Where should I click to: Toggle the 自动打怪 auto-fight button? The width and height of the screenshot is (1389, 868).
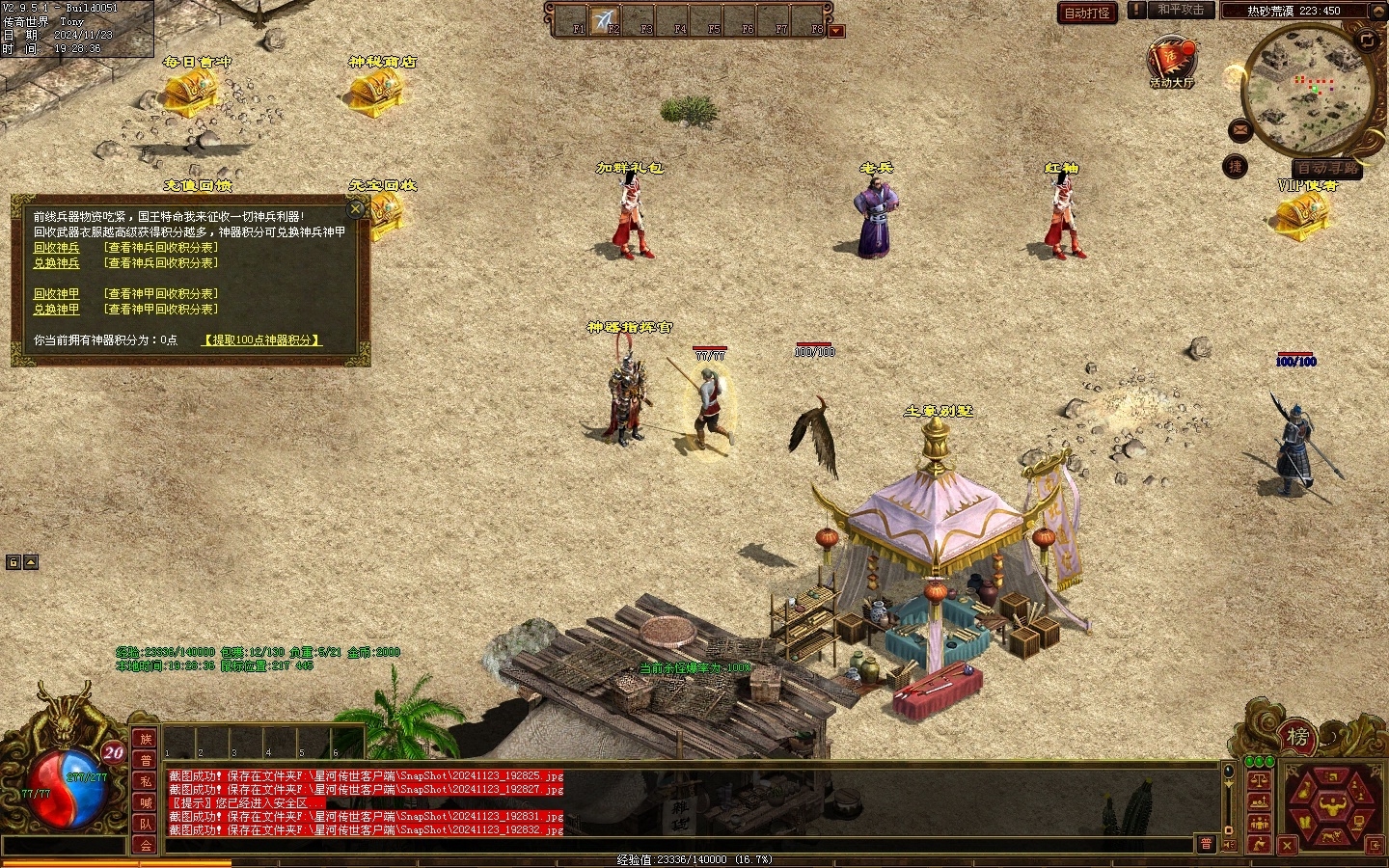point(1087,13)
